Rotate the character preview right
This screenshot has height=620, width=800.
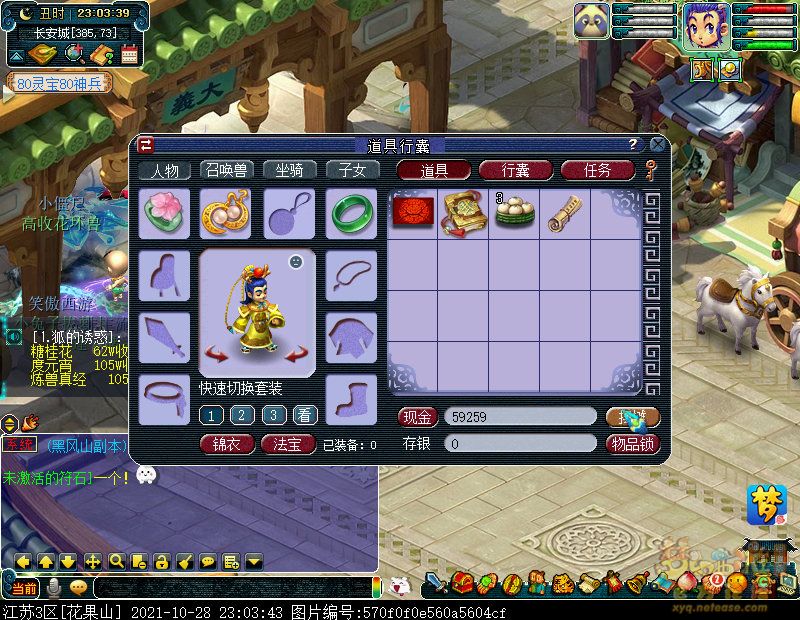pyautogui.click(x=297, y=353)
